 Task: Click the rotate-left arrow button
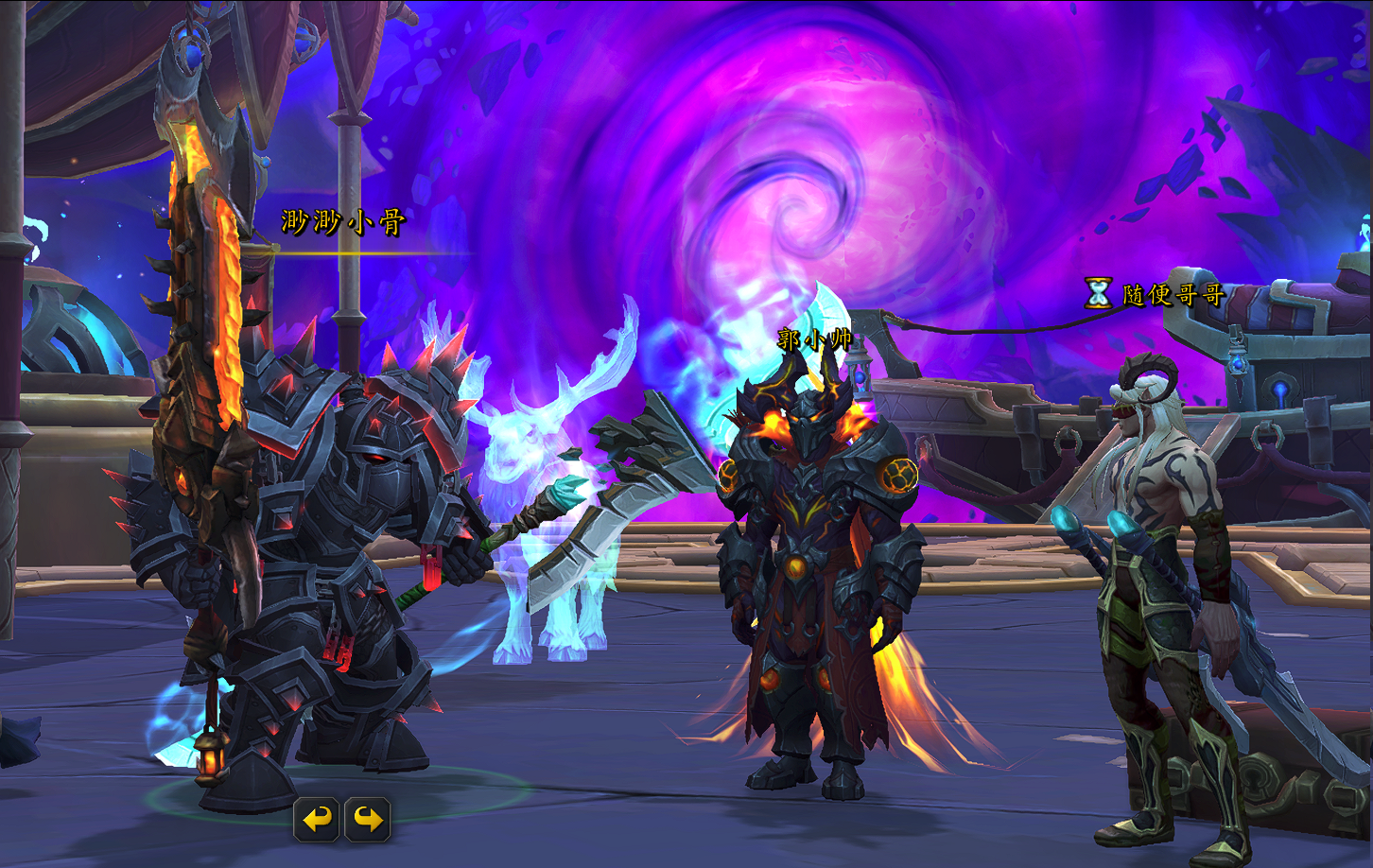point(317,819)
